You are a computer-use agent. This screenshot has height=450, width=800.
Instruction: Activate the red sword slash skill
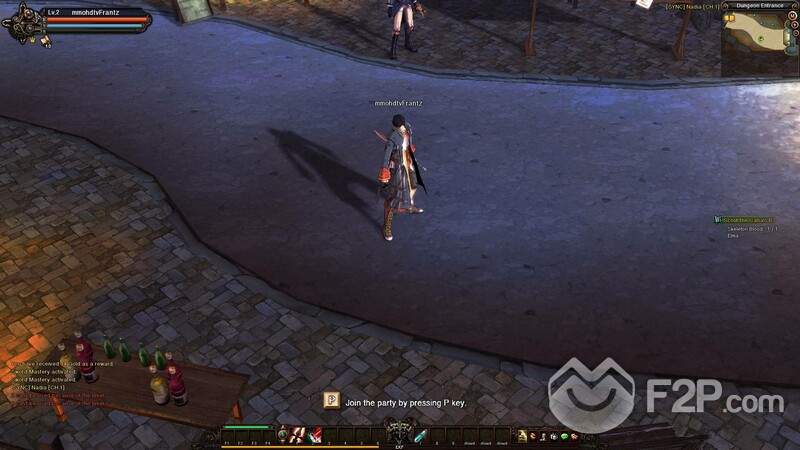point(298,434)
